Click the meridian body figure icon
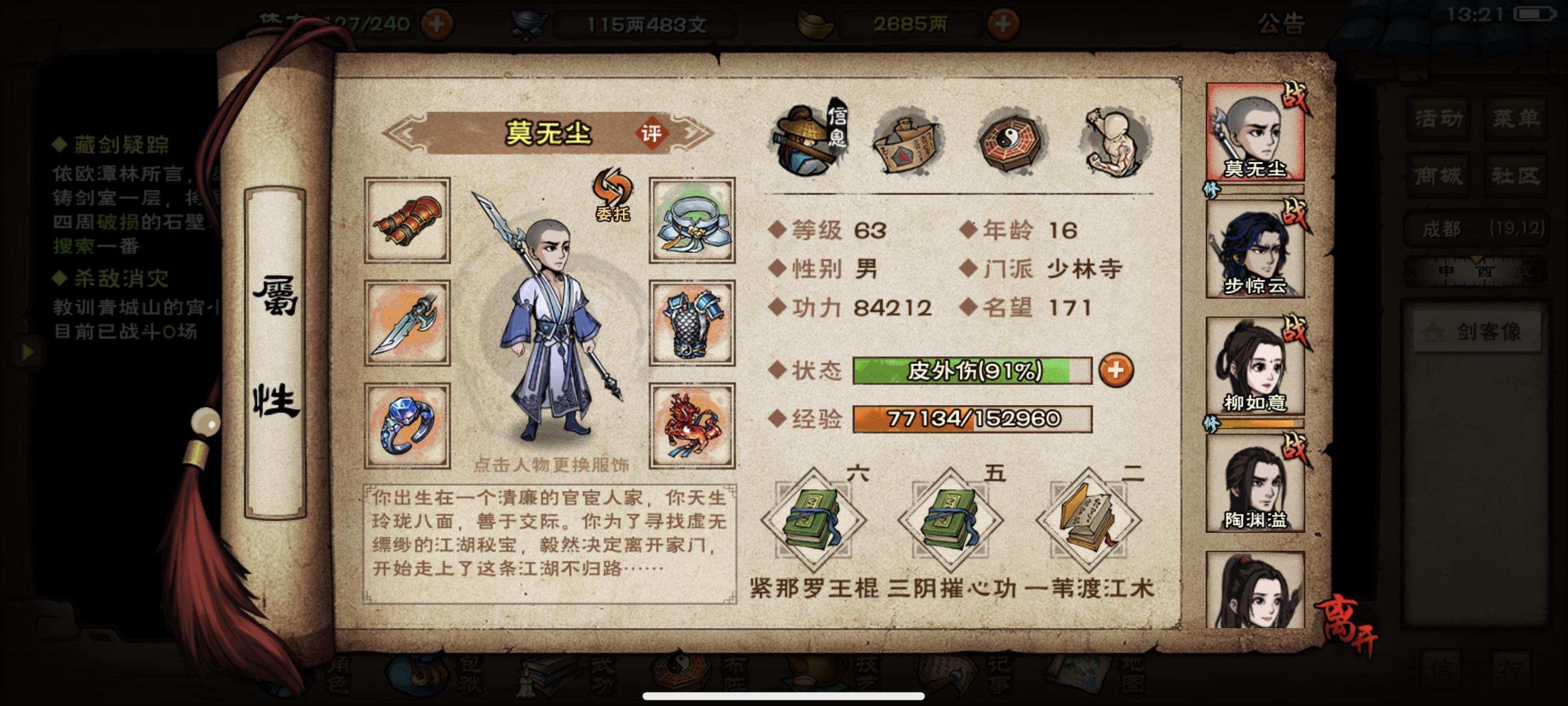The width and height of the screenshot is (1568, 706). tap(1114, 141)
